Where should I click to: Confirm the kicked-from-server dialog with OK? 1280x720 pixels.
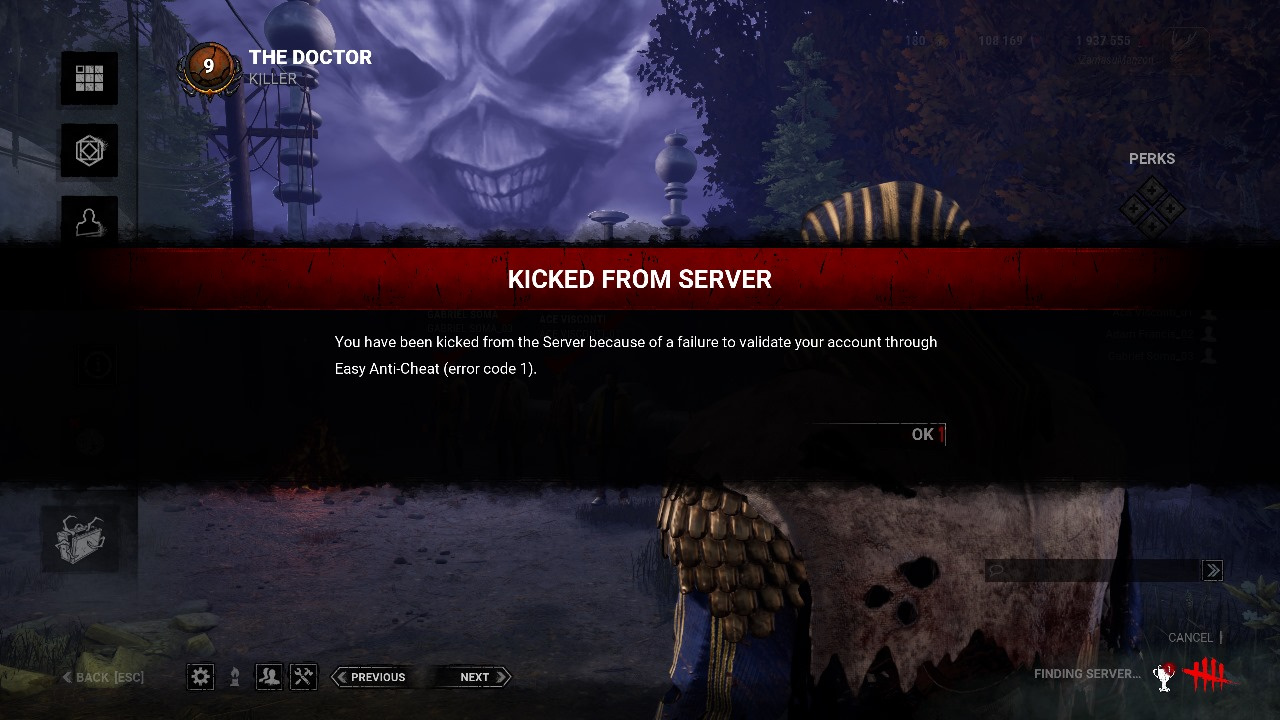[x=923, y=434]
